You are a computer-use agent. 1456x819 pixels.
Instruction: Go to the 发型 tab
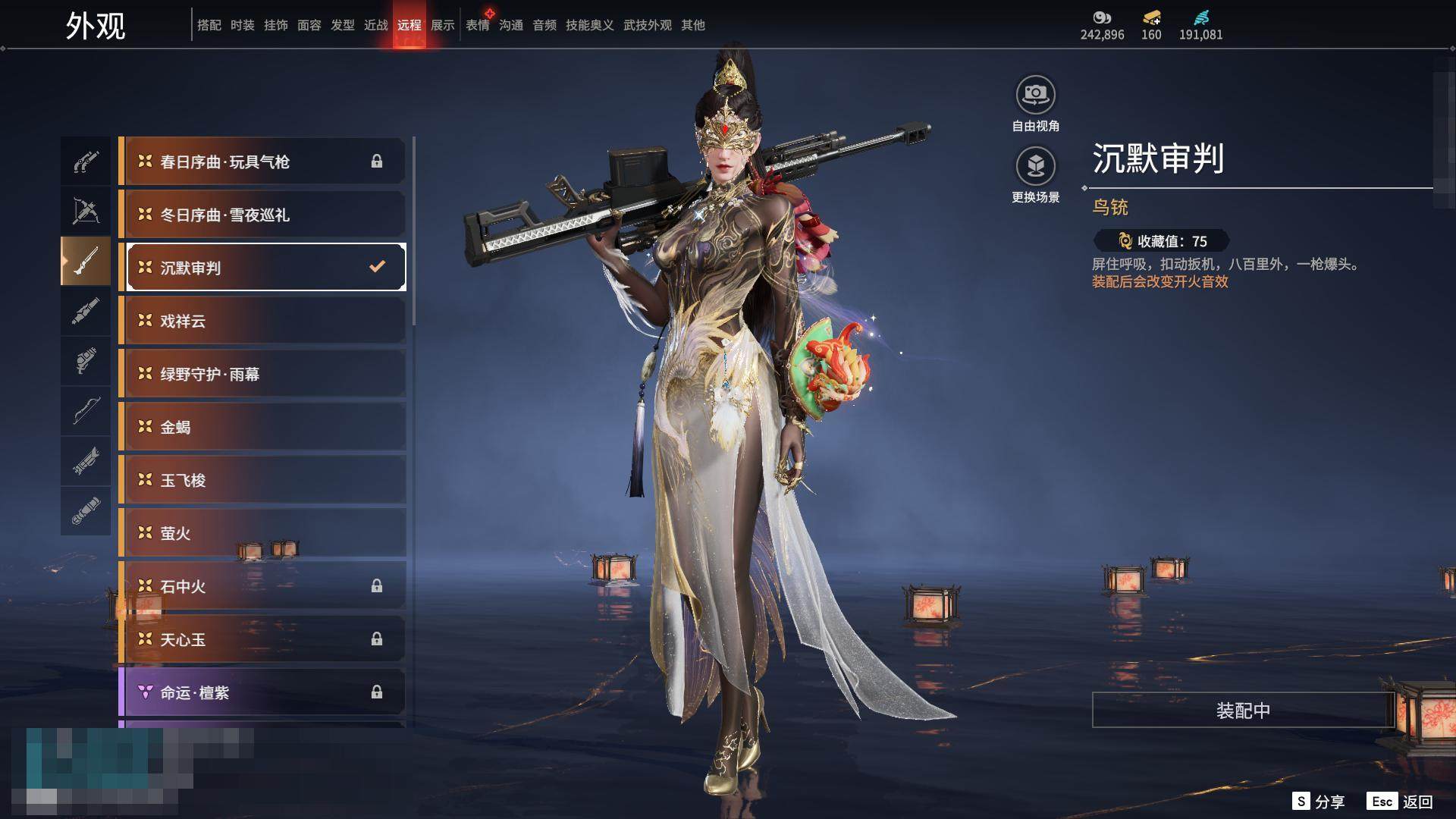point(343,25)
